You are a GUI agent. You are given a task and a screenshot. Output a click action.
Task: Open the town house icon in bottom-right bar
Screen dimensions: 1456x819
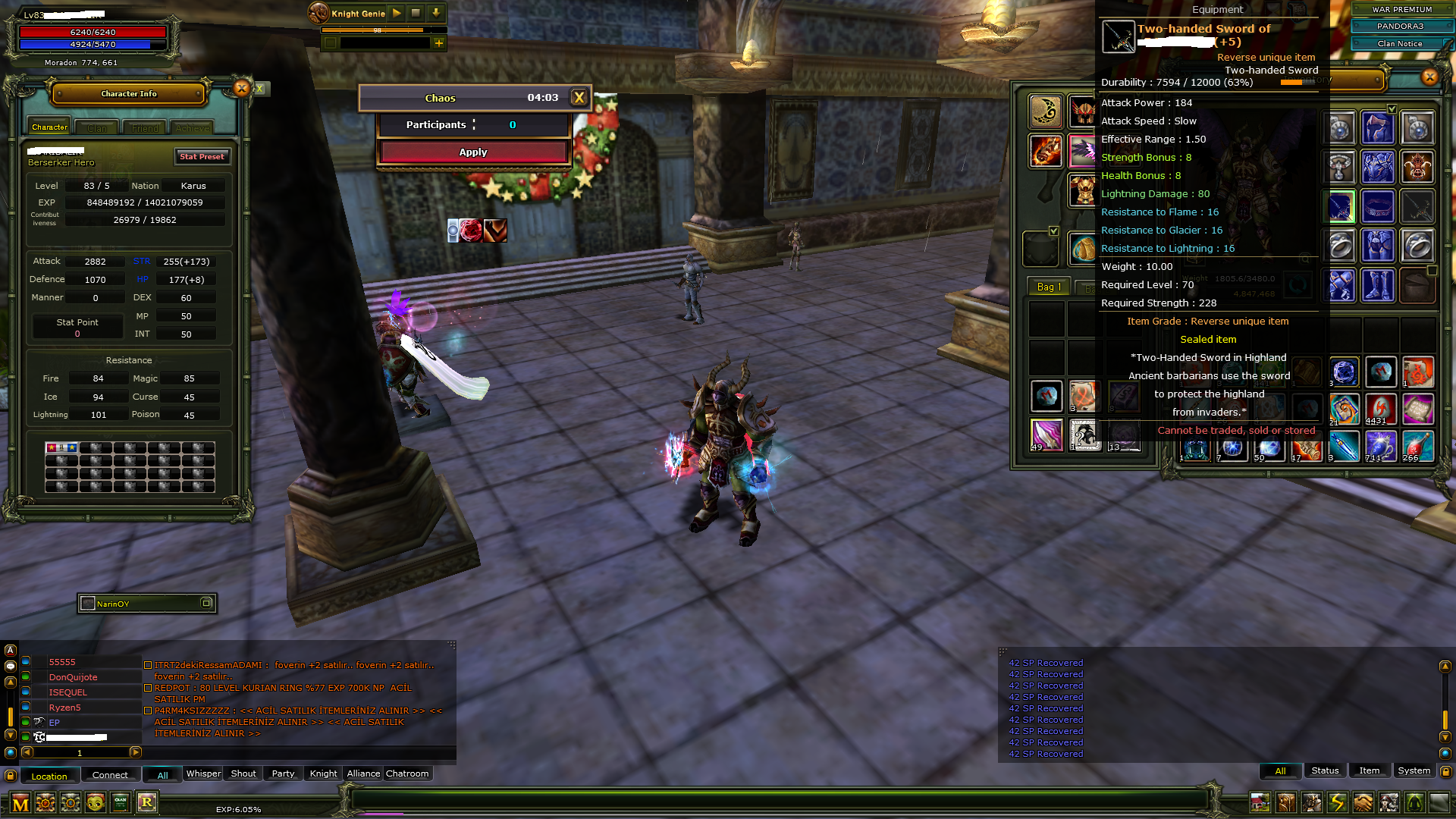1259,802
